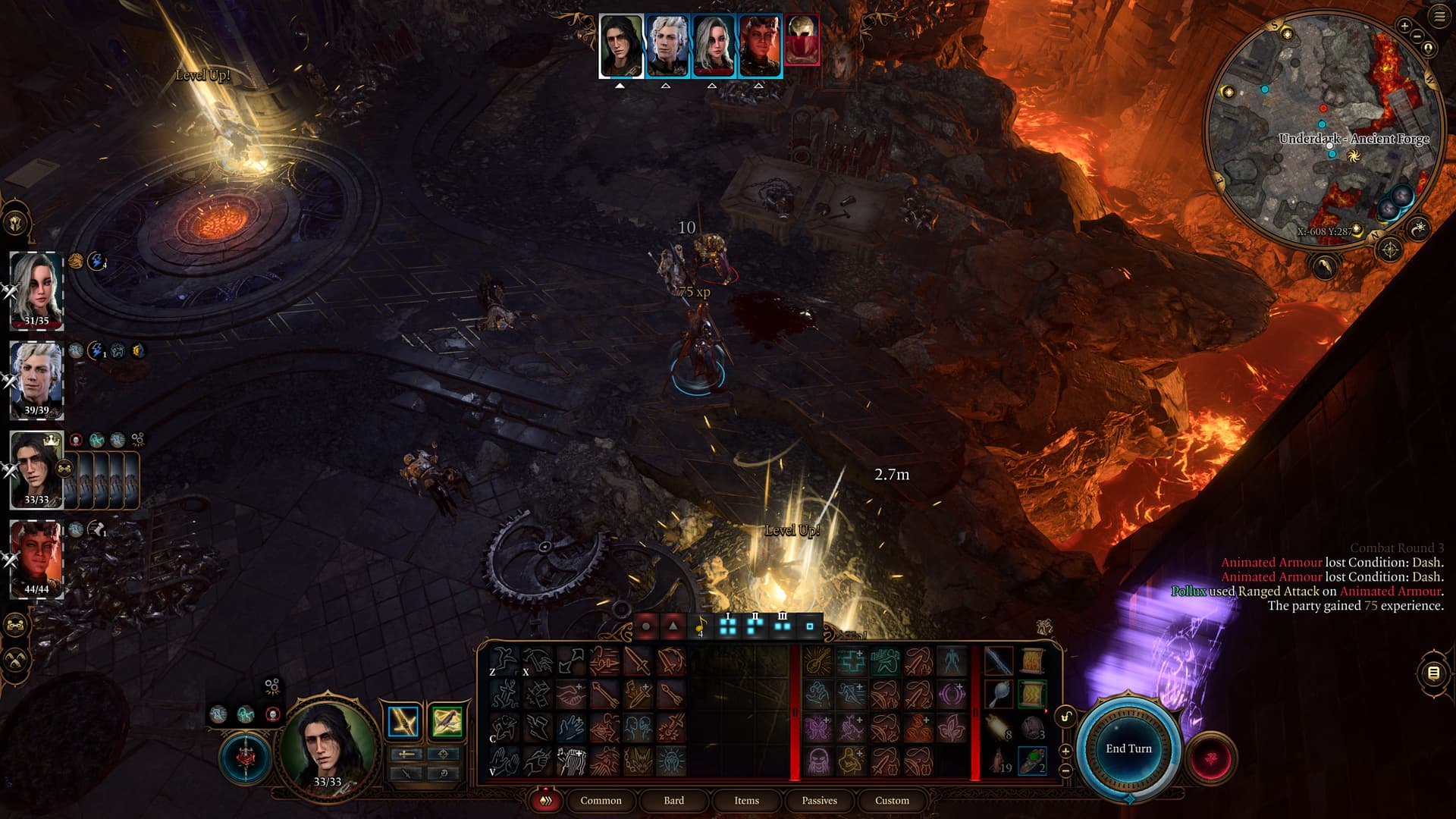This screenshot has height=819, width=1456.
Task: Choose the blonde woman party portrait
Action: point(36,289)
